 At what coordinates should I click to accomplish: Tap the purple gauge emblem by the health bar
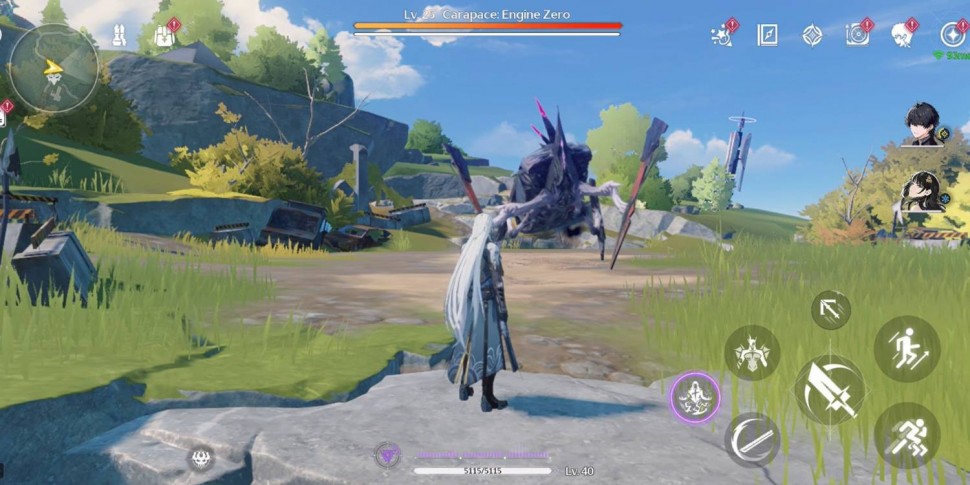click(387, 456)
